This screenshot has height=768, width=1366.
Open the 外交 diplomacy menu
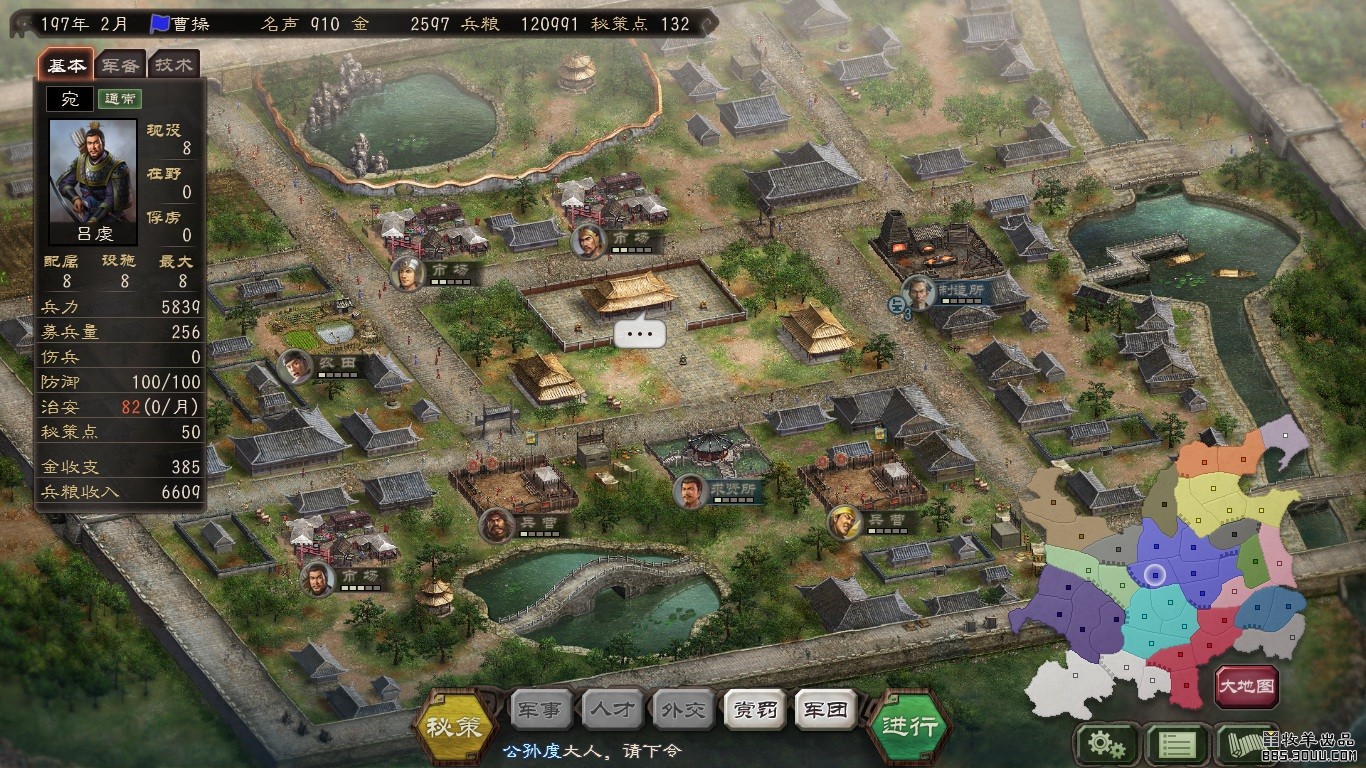(x=683, y=710)
